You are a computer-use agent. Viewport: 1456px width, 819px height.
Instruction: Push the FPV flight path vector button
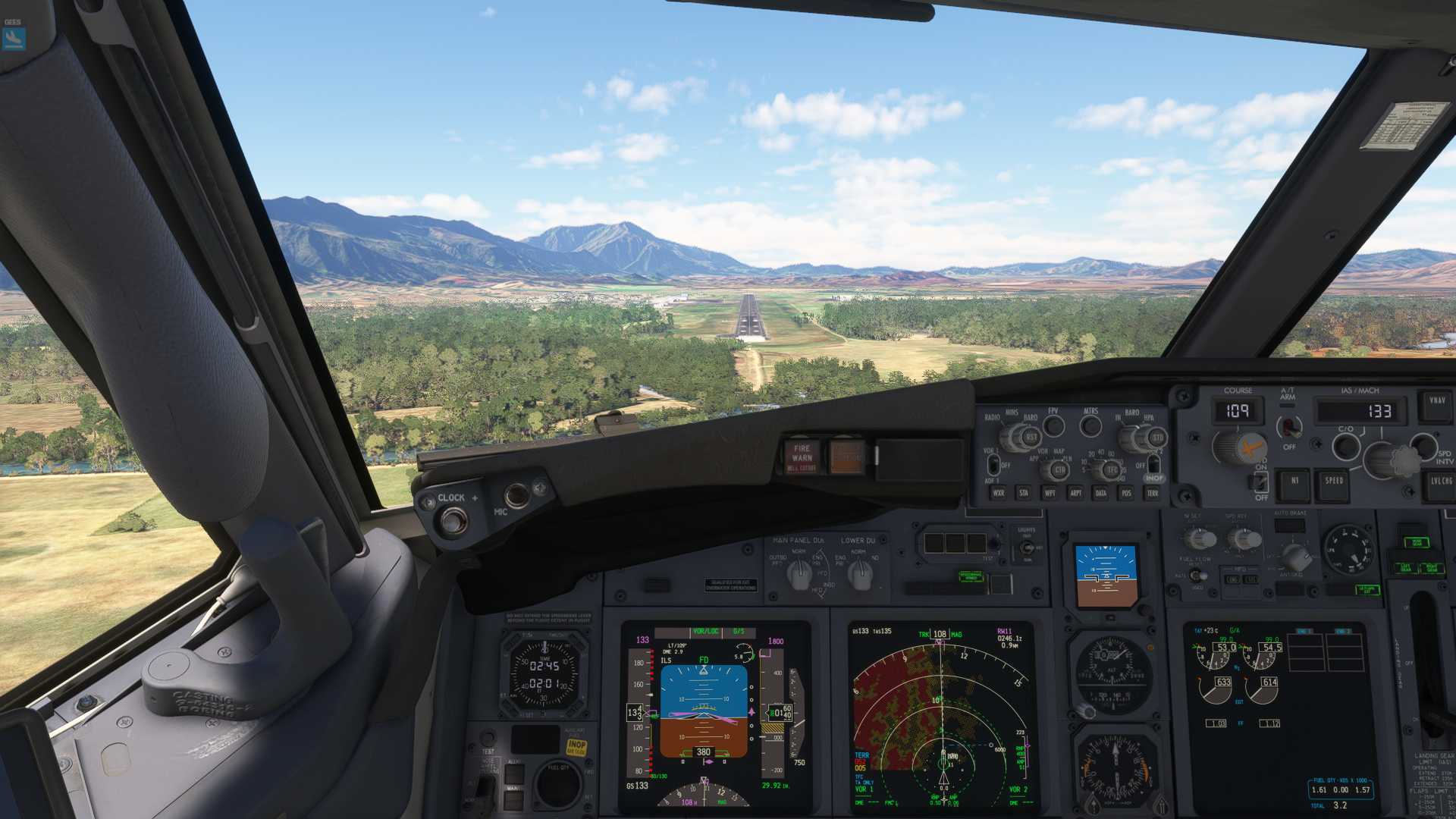(1053, 426)
